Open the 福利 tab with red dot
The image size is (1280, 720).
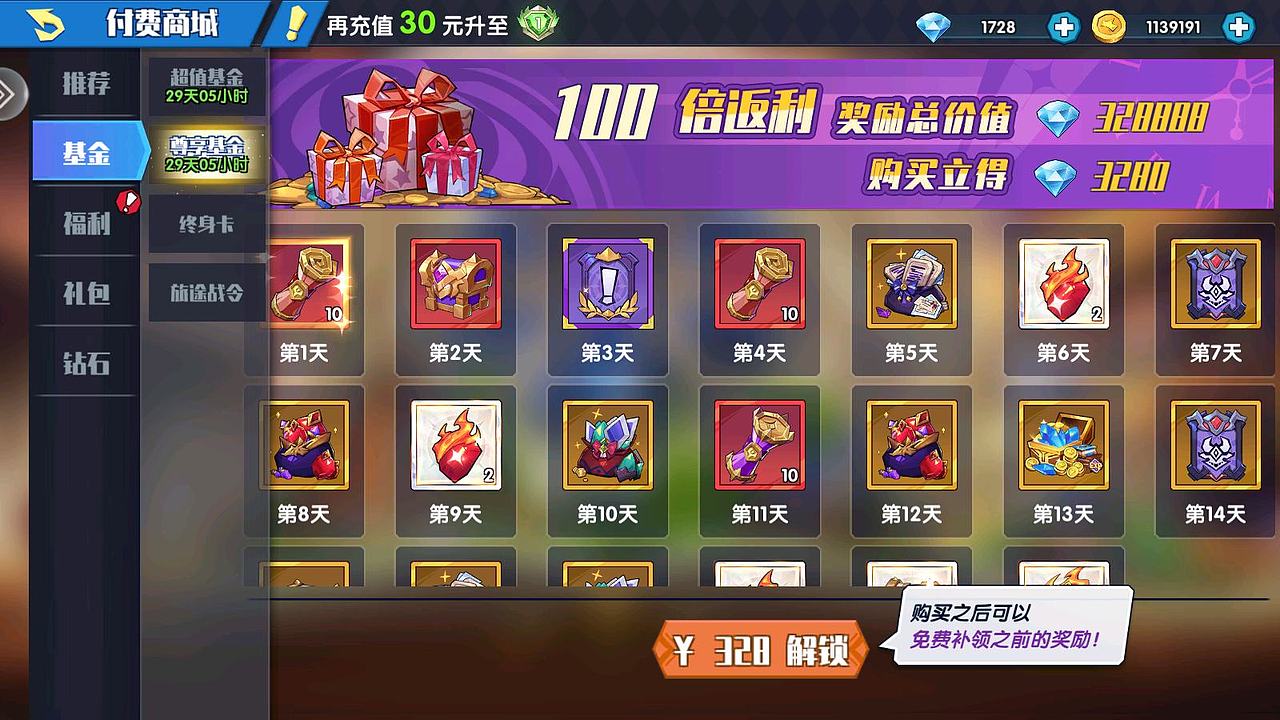pyautogui.click(x=85, y=224)
